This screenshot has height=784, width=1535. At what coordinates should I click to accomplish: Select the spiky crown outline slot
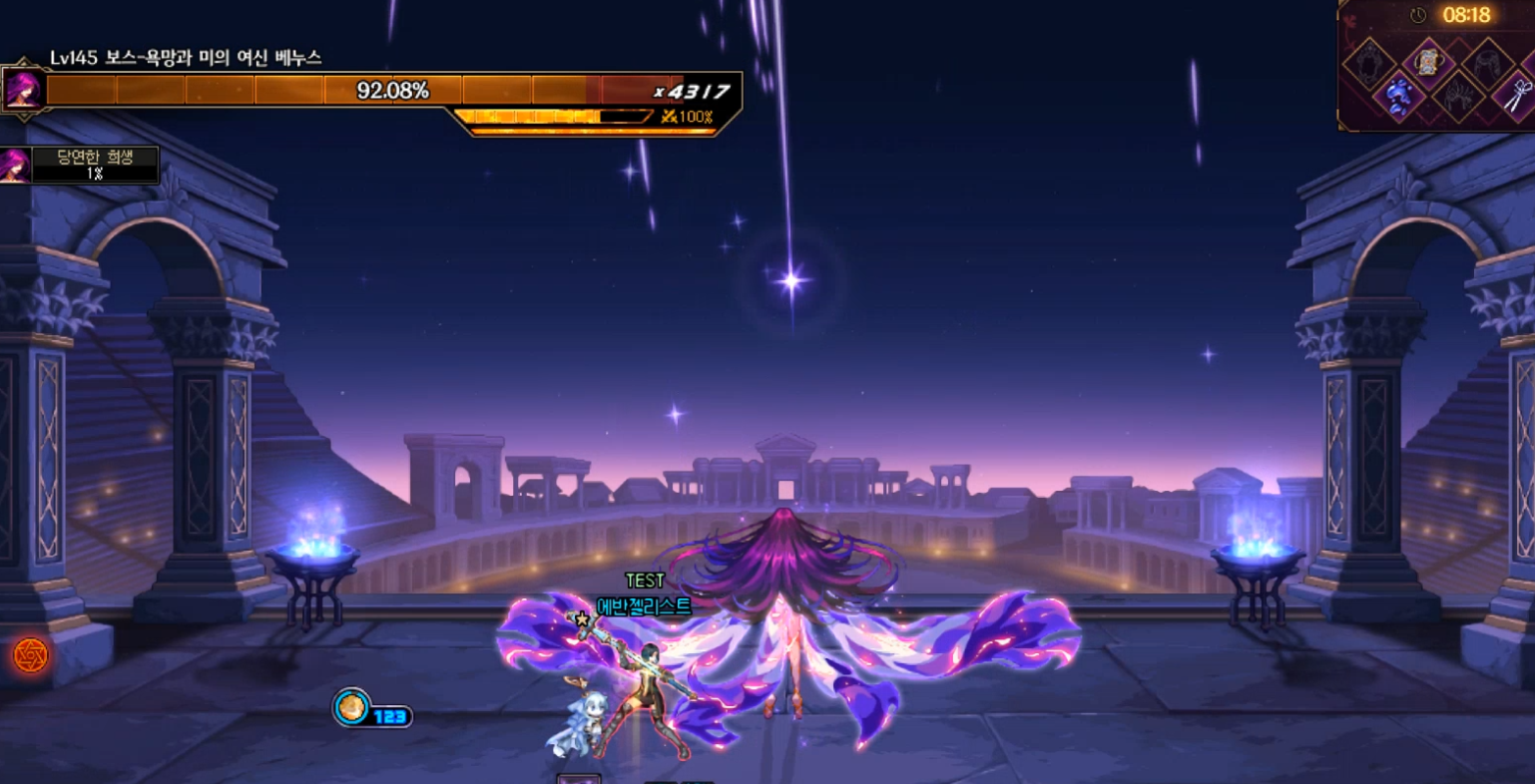click(x=1457, y=98)
